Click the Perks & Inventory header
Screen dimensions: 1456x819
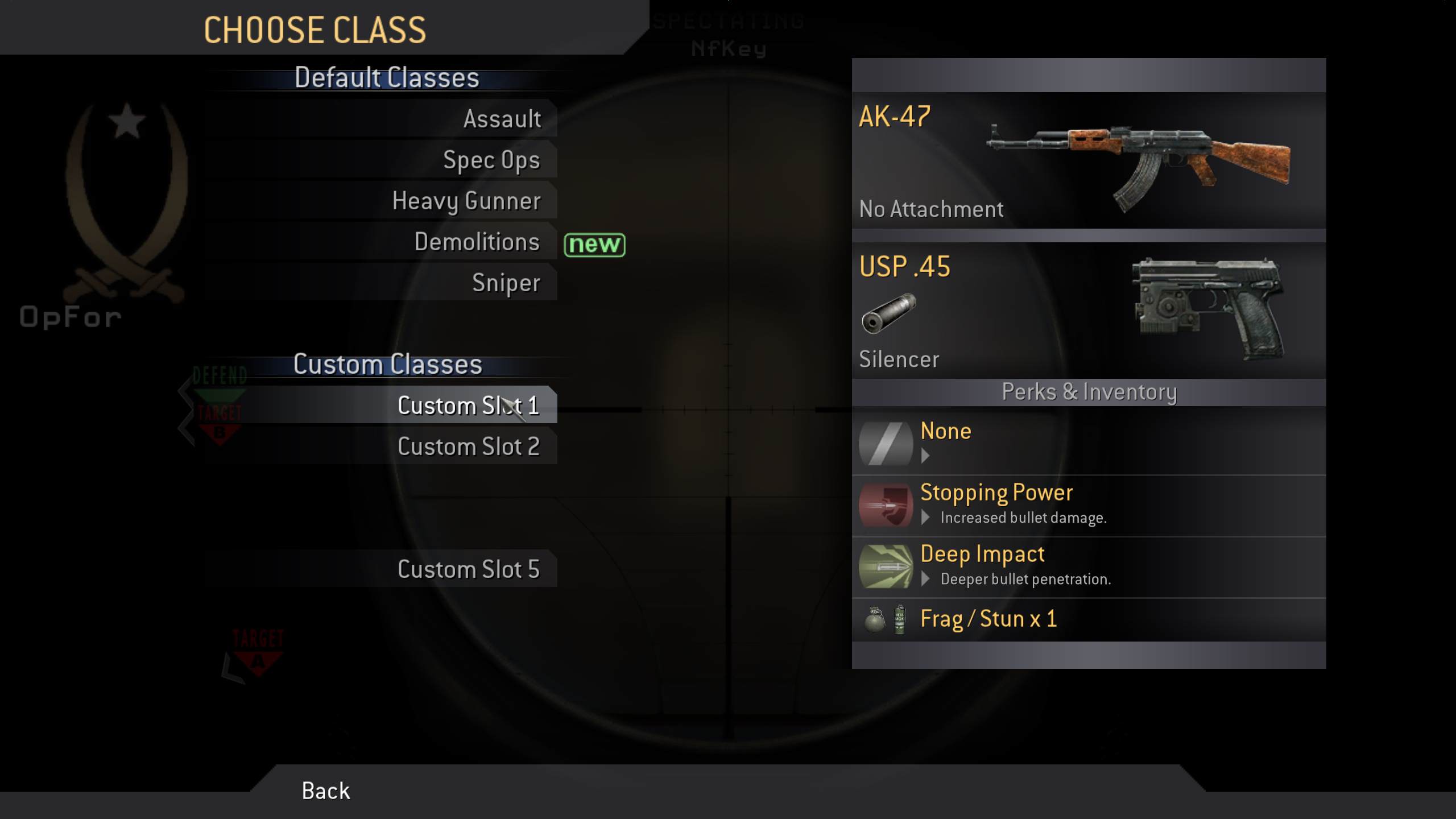click(x=1089, y=391)
